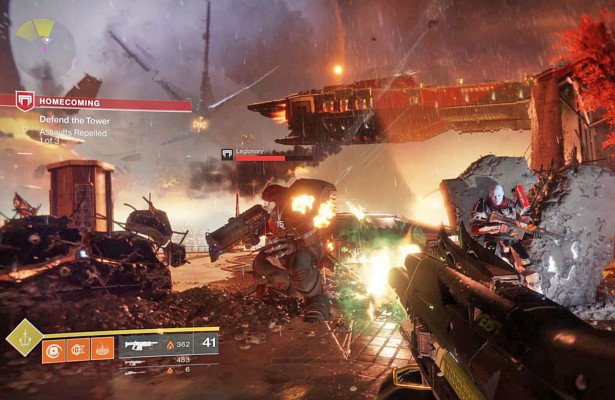
Task: Switch to the third weapon in the list
Action: [x=135, y=370]
